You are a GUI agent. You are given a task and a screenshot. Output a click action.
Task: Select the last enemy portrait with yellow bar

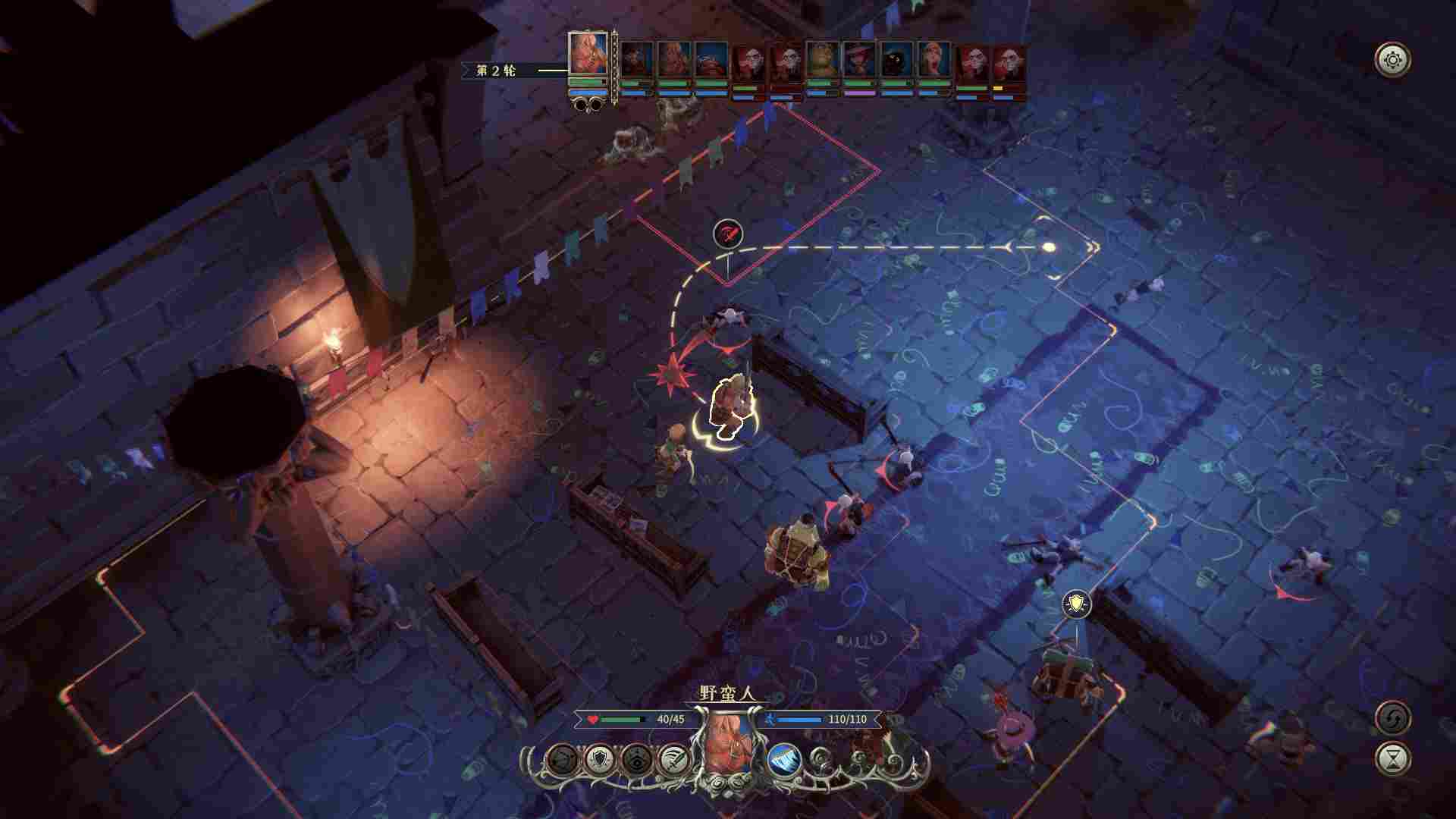tap(1009, 64)
